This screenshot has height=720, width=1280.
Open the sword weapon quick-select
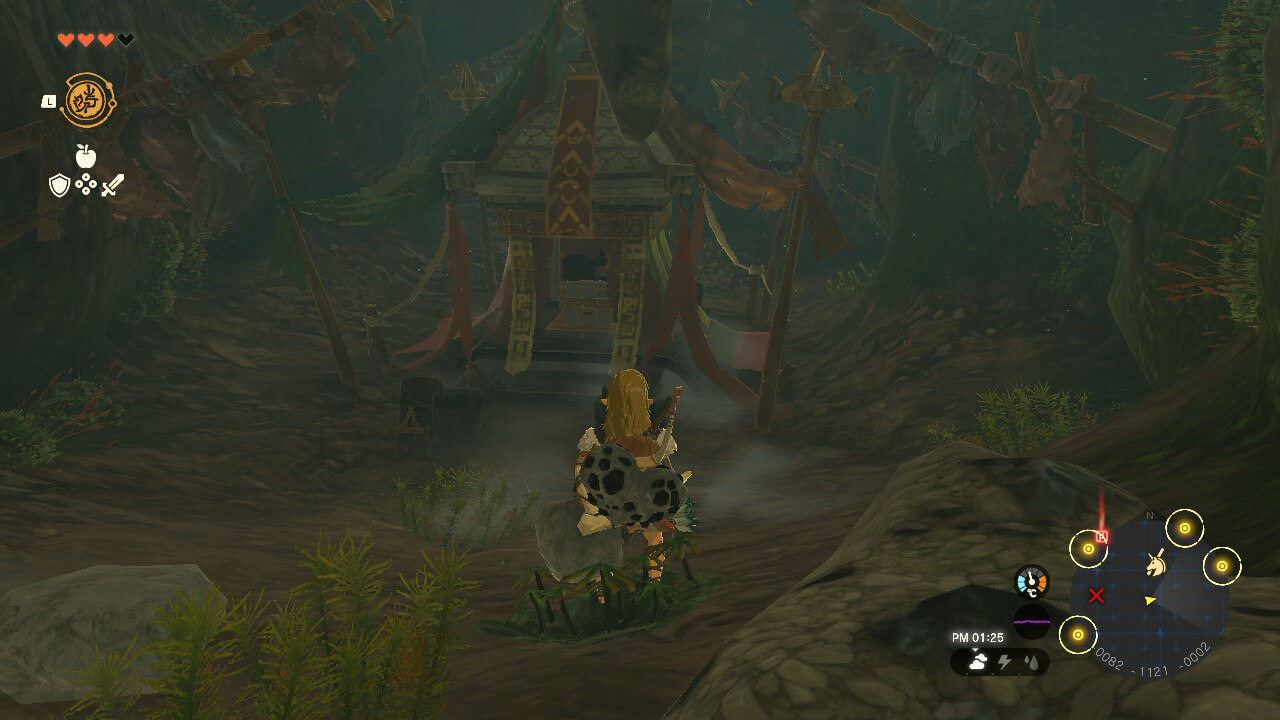click(x=112, y=185)
